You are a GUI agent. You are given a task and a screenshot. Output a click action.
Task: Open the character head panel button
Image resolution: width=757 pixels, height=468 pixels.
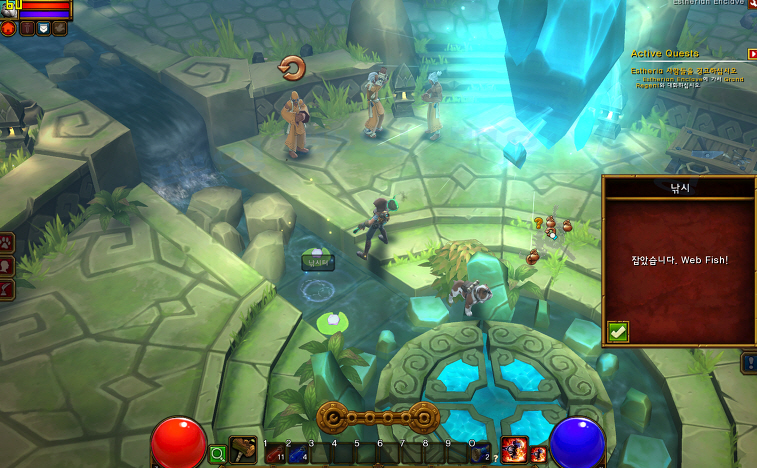7,265
